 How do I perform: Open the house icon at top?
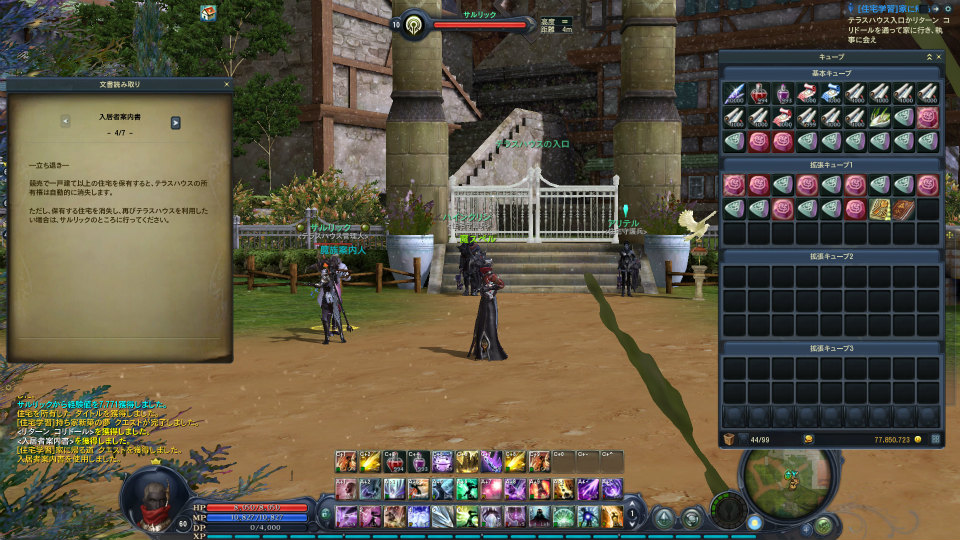[x=208, y=12]
